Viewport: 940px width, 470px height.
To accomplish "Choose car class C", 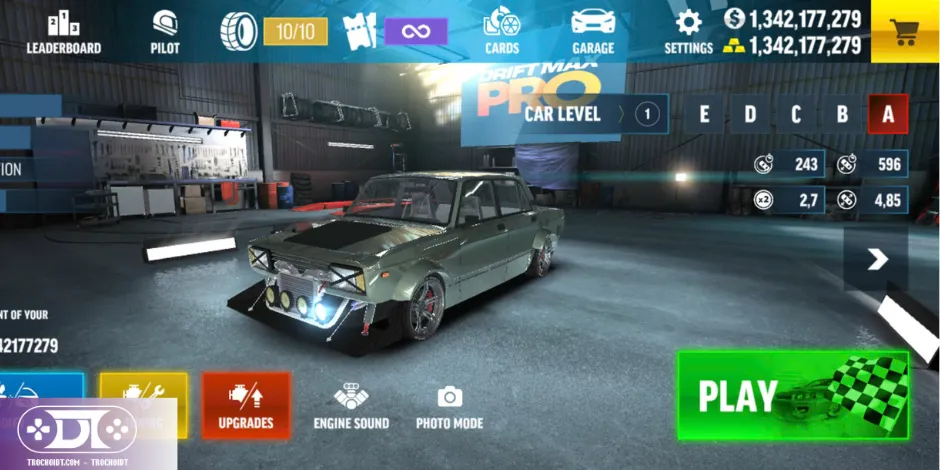I will tap(796, 114).
